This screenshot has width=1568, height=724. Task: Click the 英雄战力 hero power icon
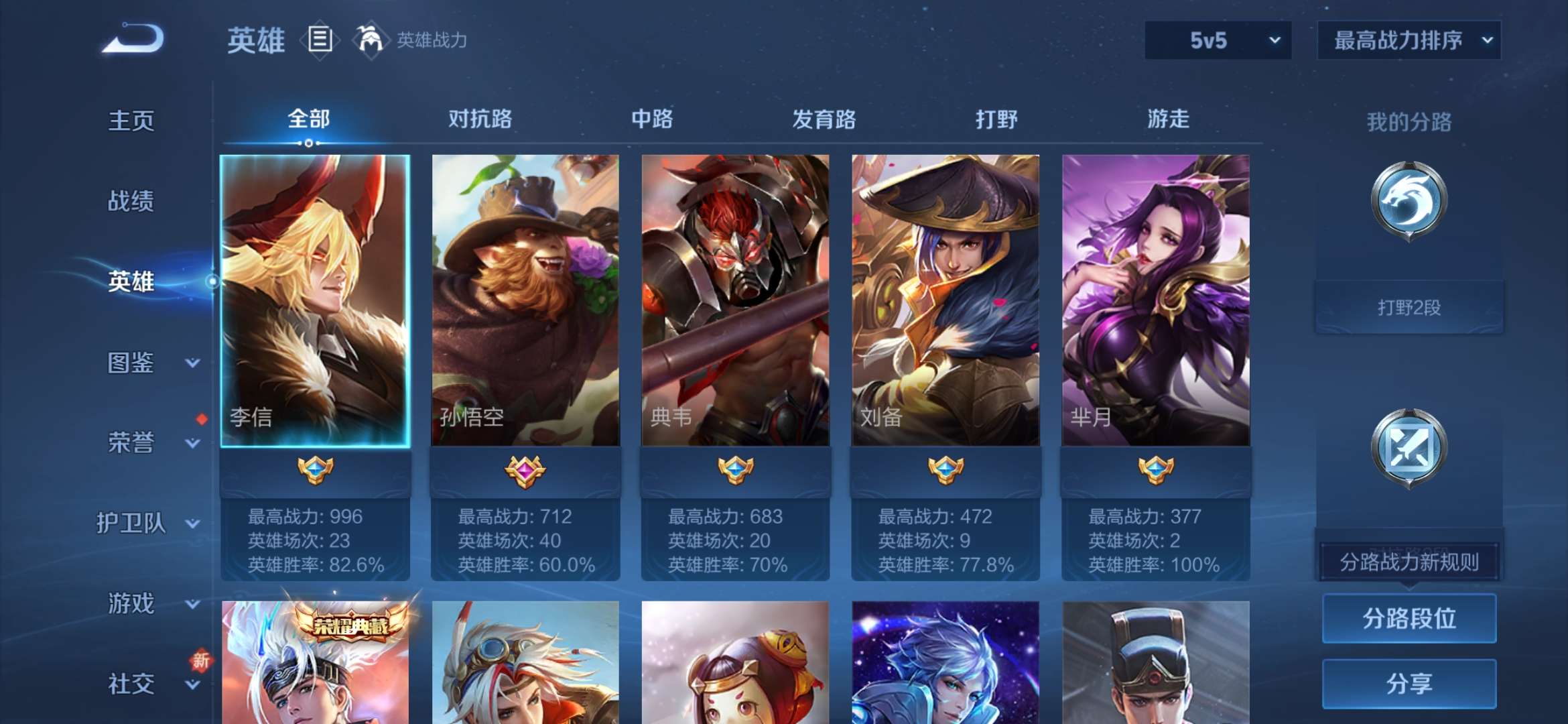(373, 40)
